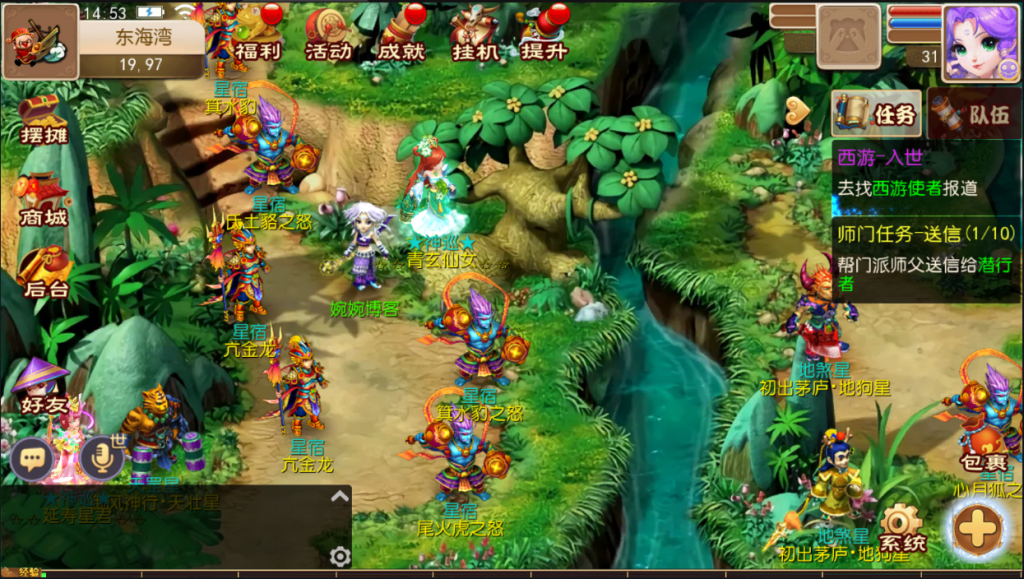Switch to the 任务 quest tab

coord(877,114)
